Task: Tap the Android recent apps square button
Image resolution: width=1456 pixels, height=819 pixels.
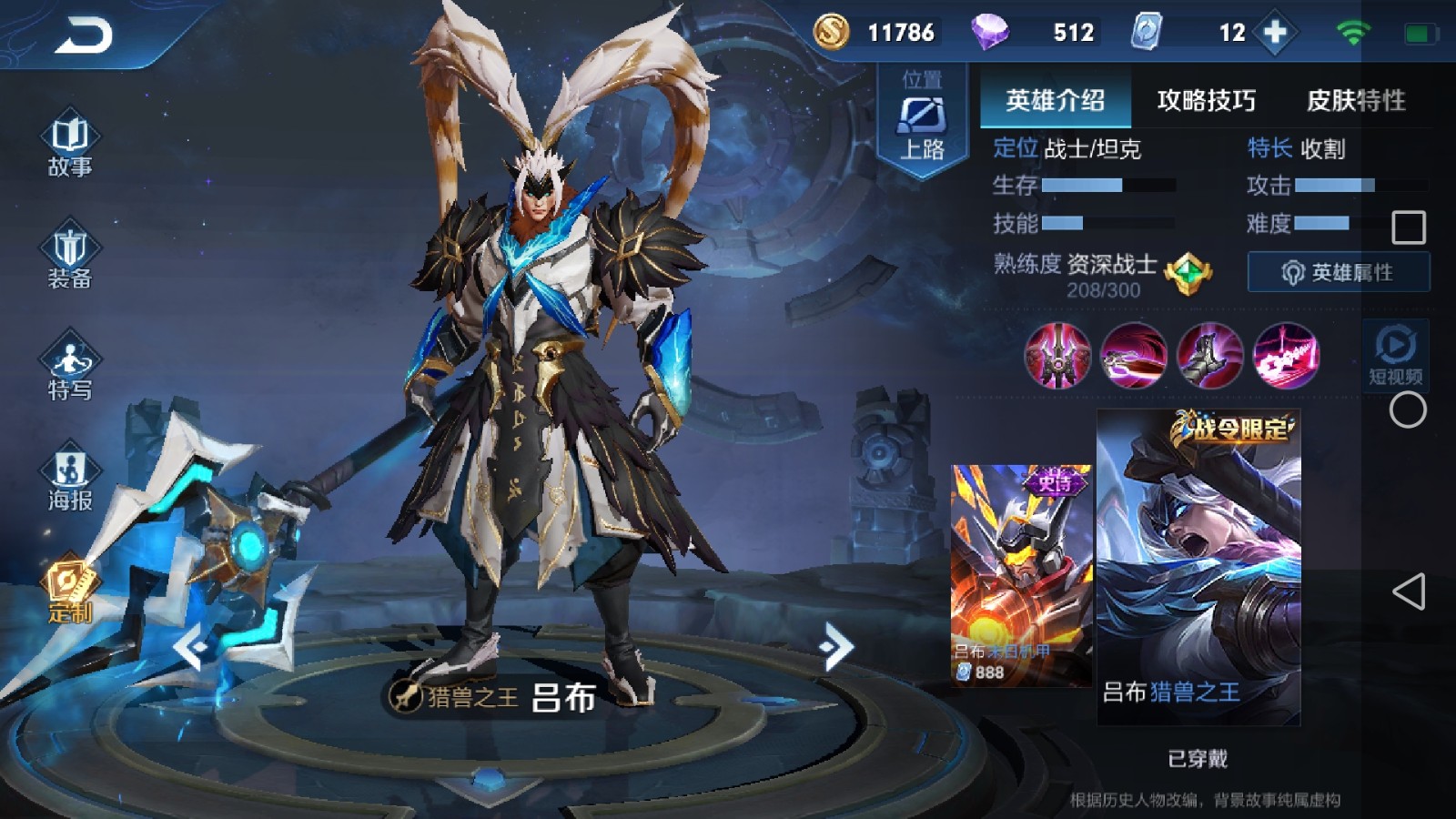Action: (1409, 227)
